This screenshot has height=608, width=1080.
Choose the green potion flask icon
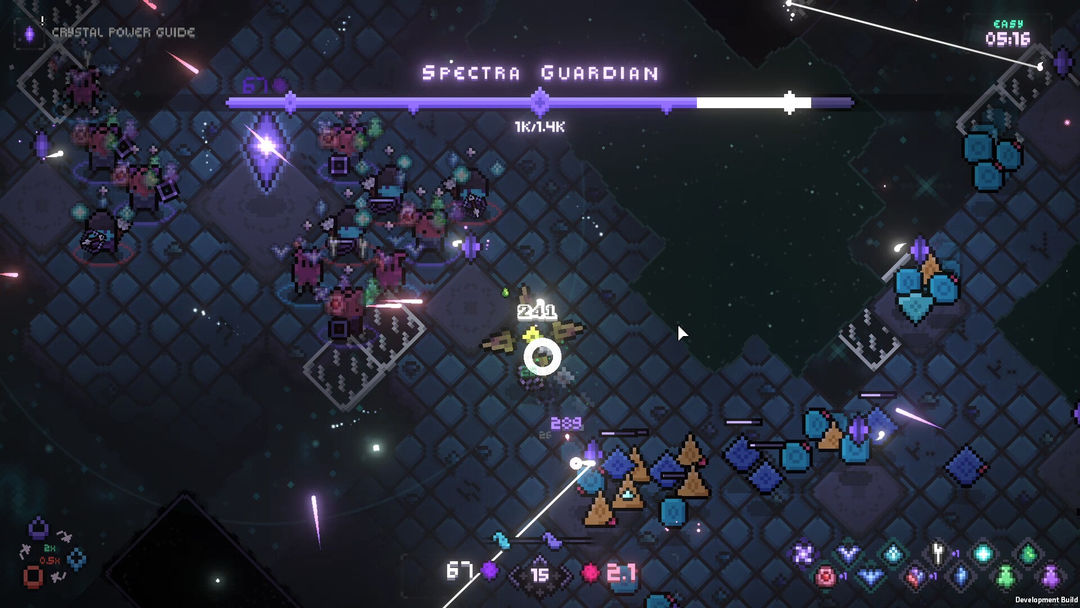point(1005,577)
